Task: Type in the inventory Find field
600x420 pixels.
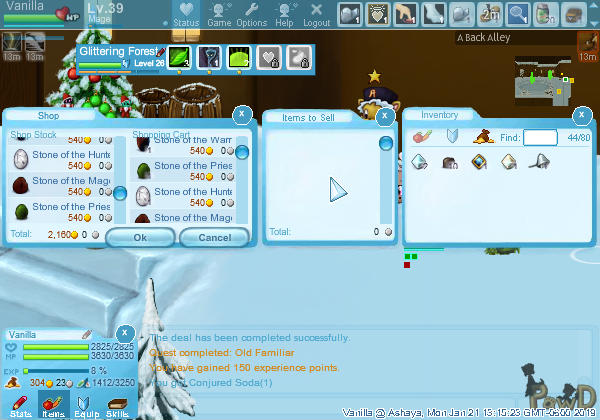Action: (540, 137)
